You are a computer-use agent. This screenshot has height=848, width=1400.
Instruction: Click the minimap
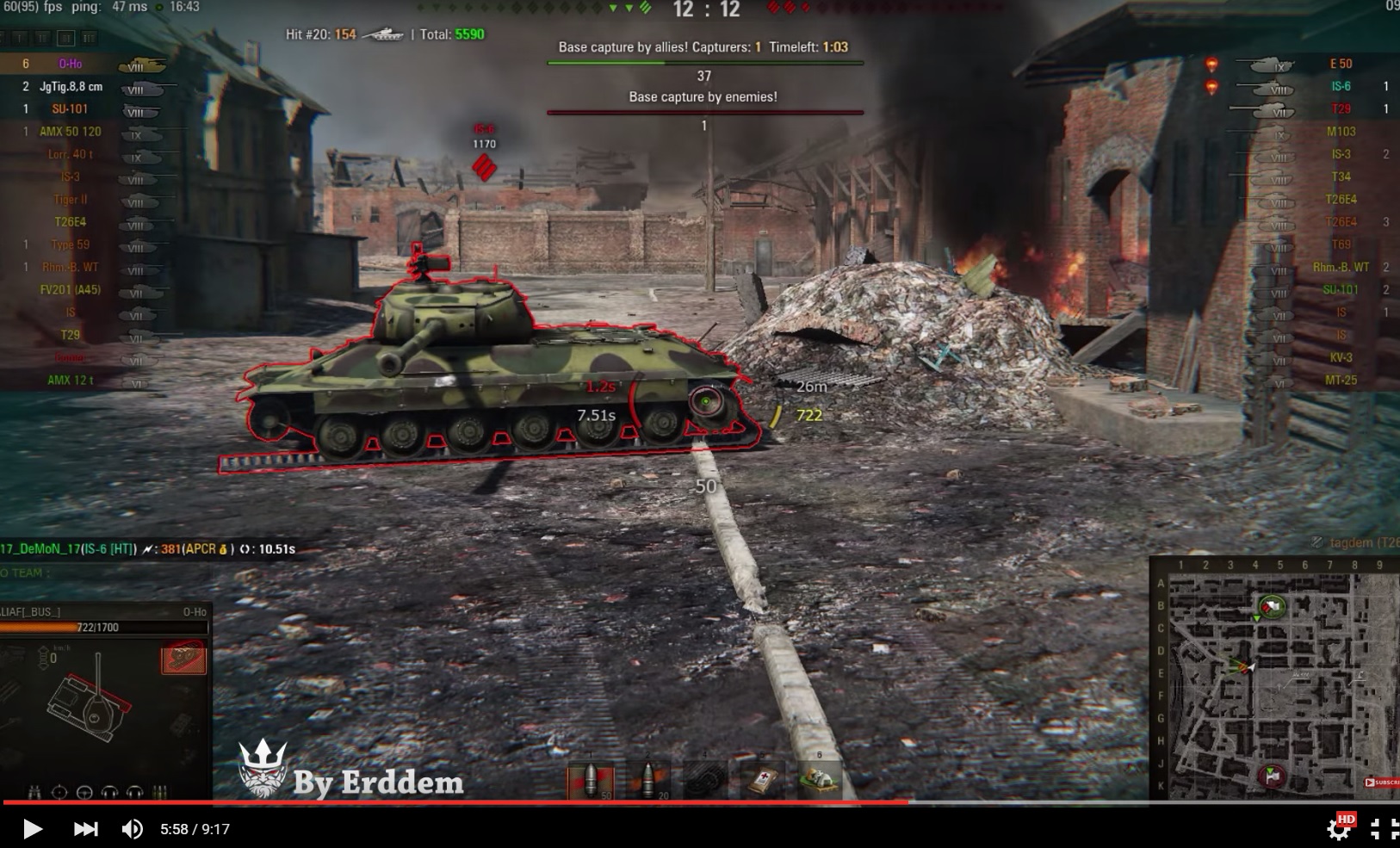click(x=1274, y=678)
